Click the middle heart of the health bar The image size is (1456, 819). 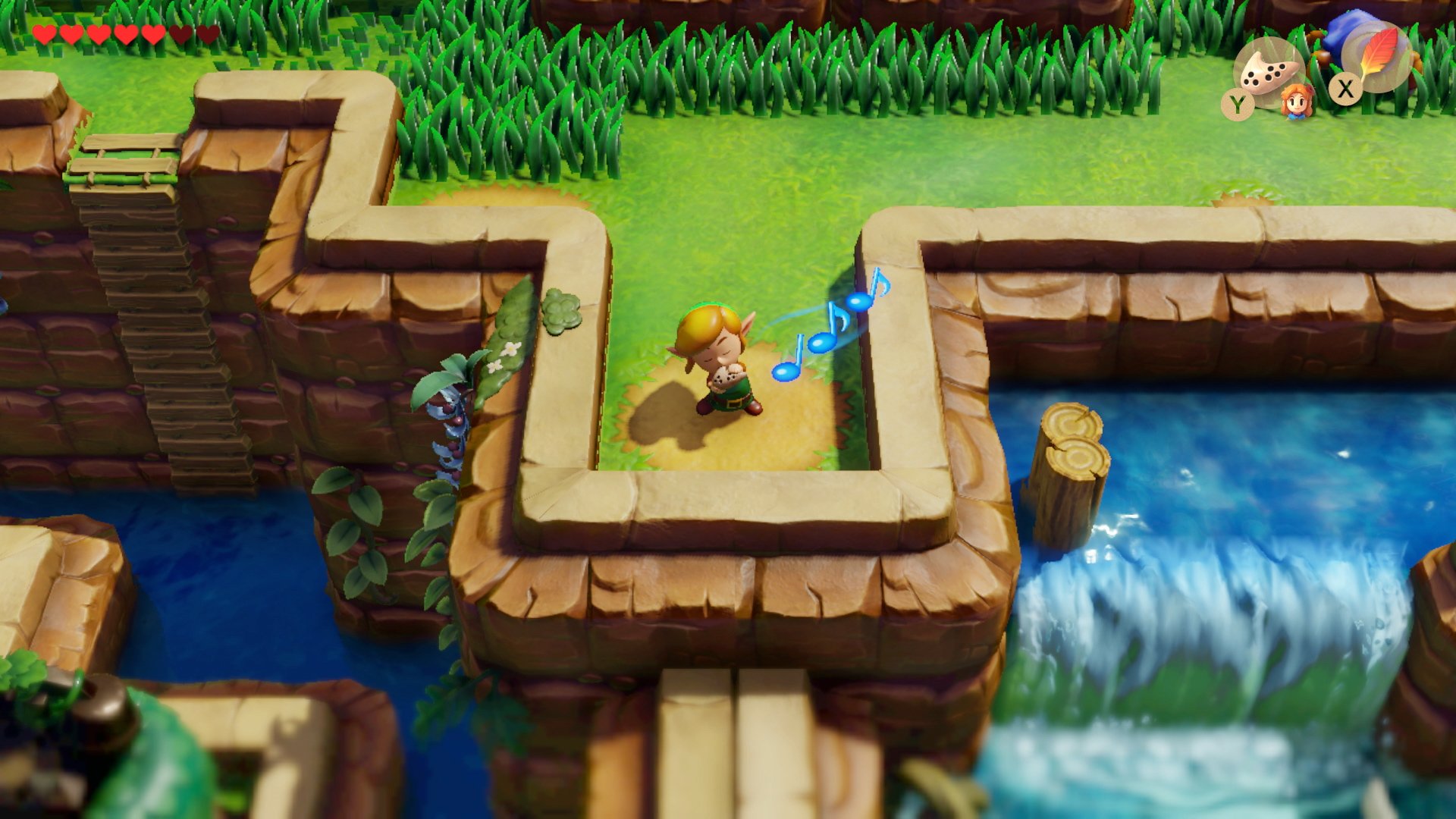tap(125, 34)
